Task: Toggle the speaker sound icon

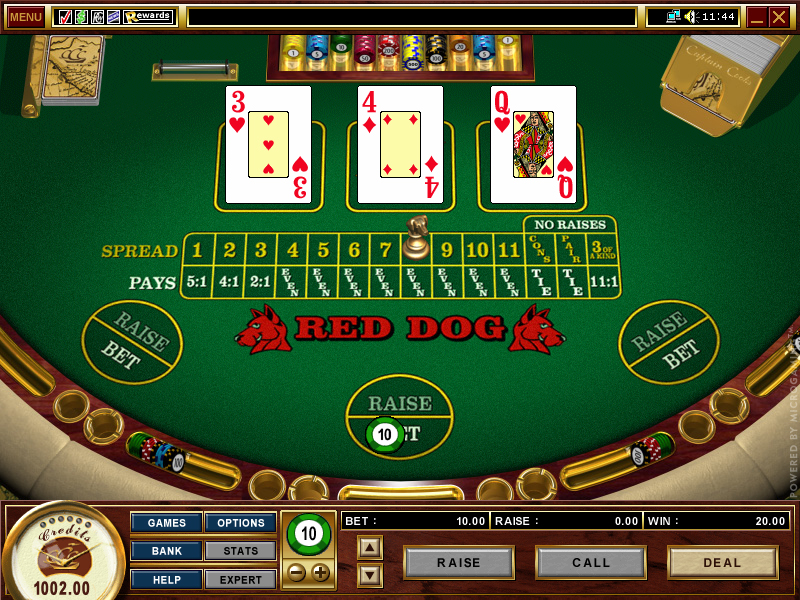Action: pyautogui.click(x=689, y=17)
